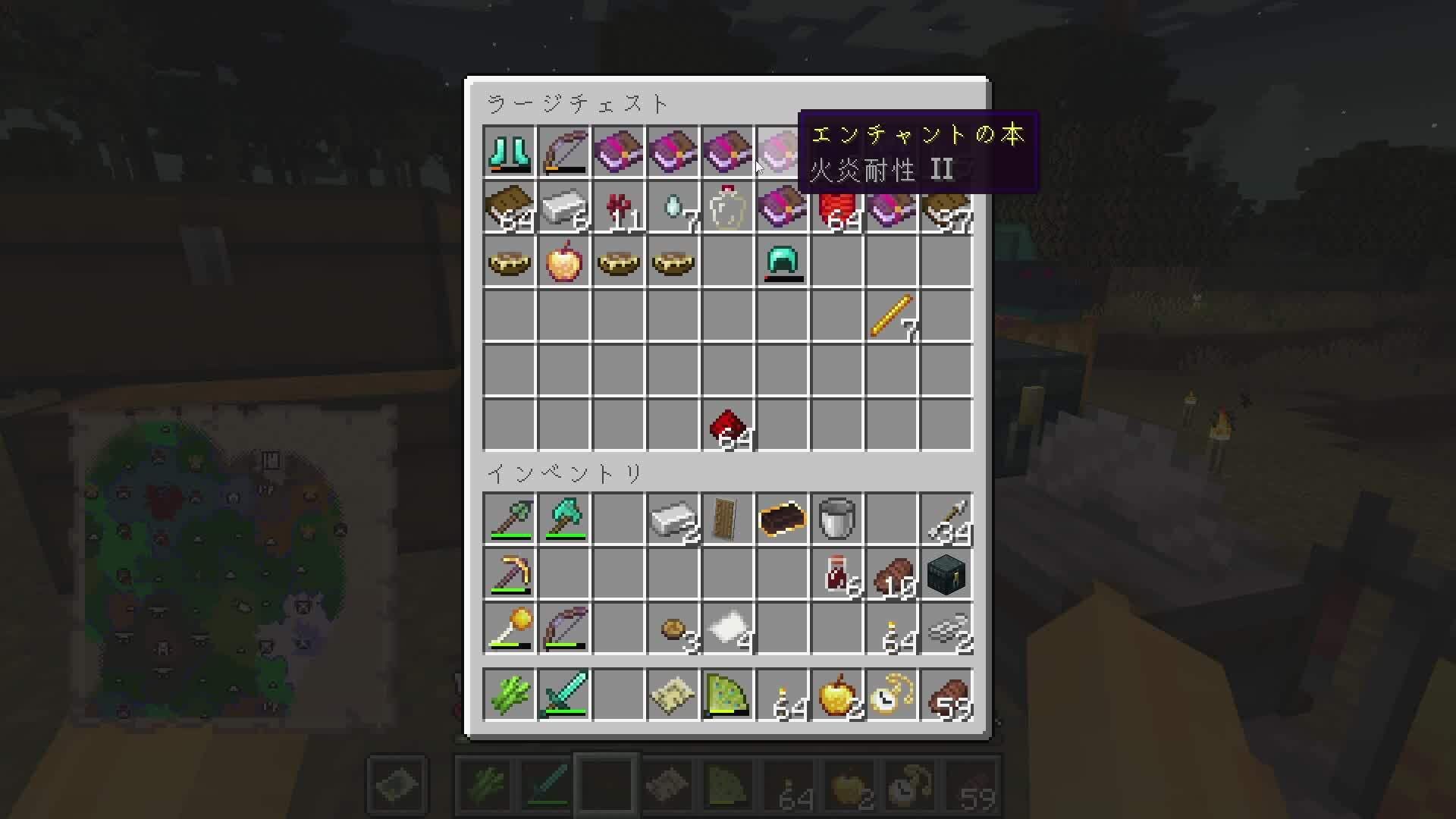
Task: Take the Fire Protection II enchanted book
Action: (783, 152)
